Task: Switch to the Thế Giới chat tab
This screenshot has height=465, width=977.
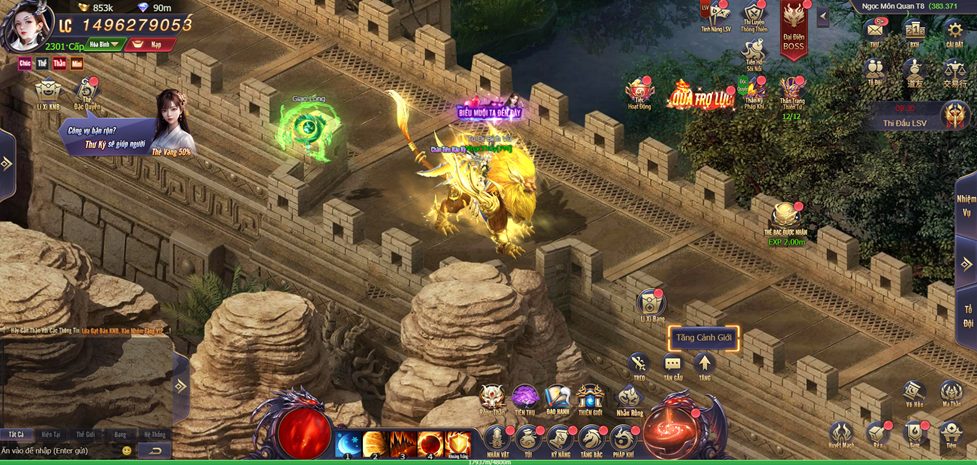Action: tap(85, 435)
